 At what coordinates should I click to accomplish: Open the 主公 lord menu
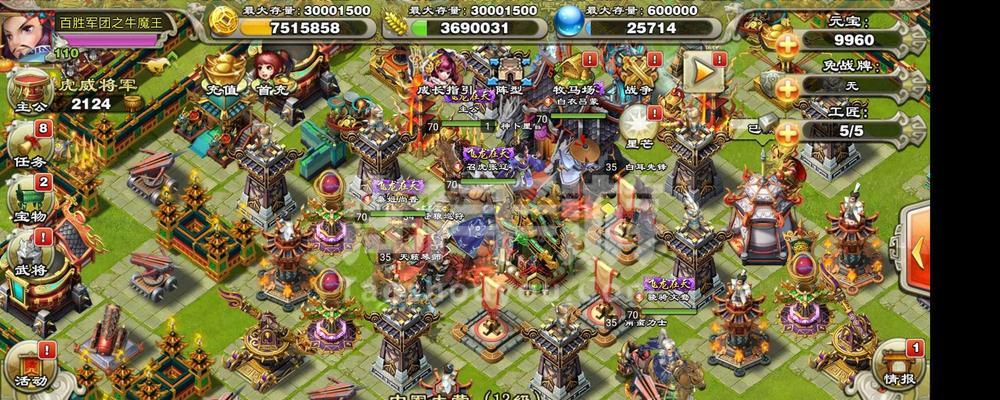click(x=29, y=93)
